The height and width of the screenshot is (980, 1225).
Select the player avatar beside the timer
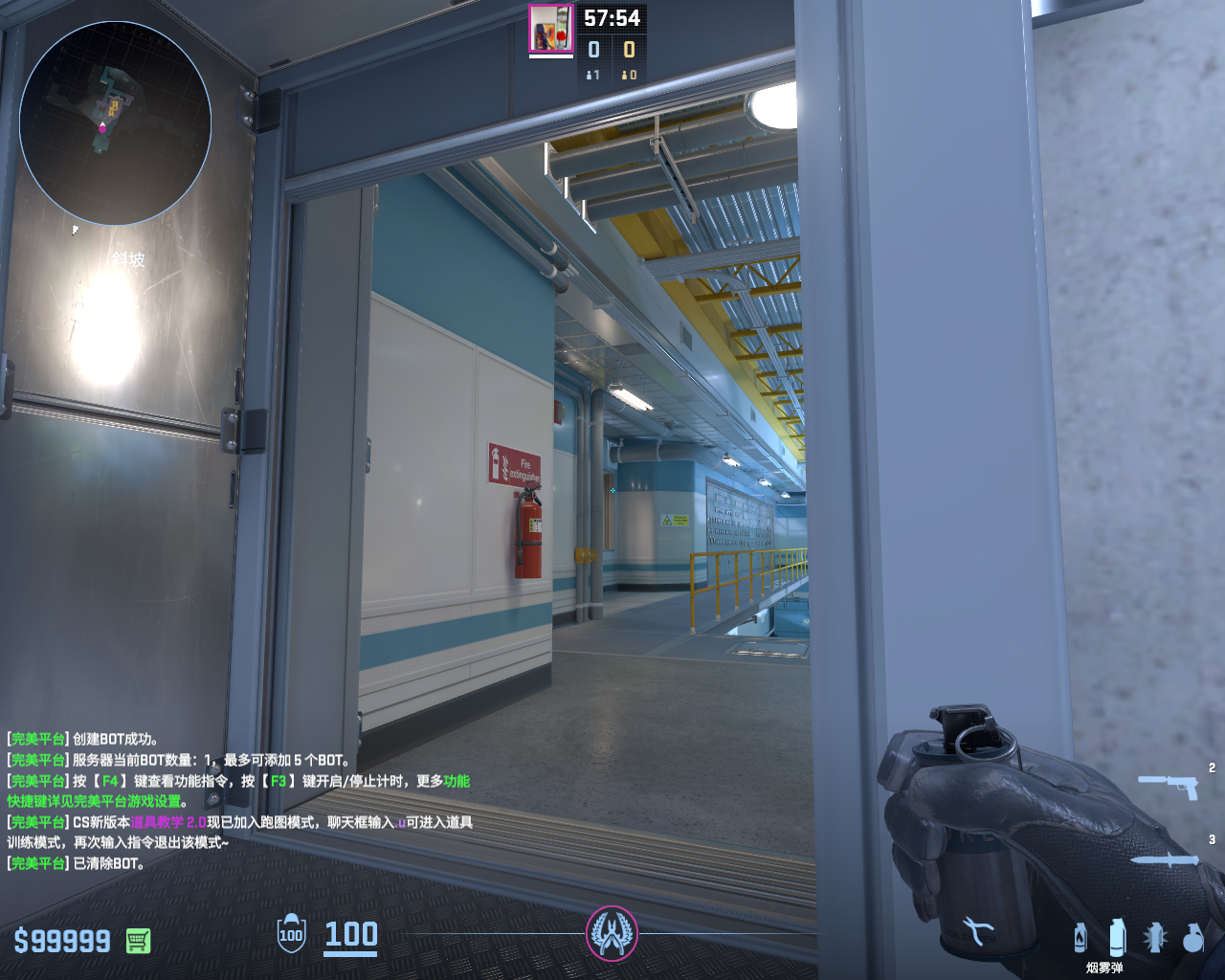click(x=551, y=29)
